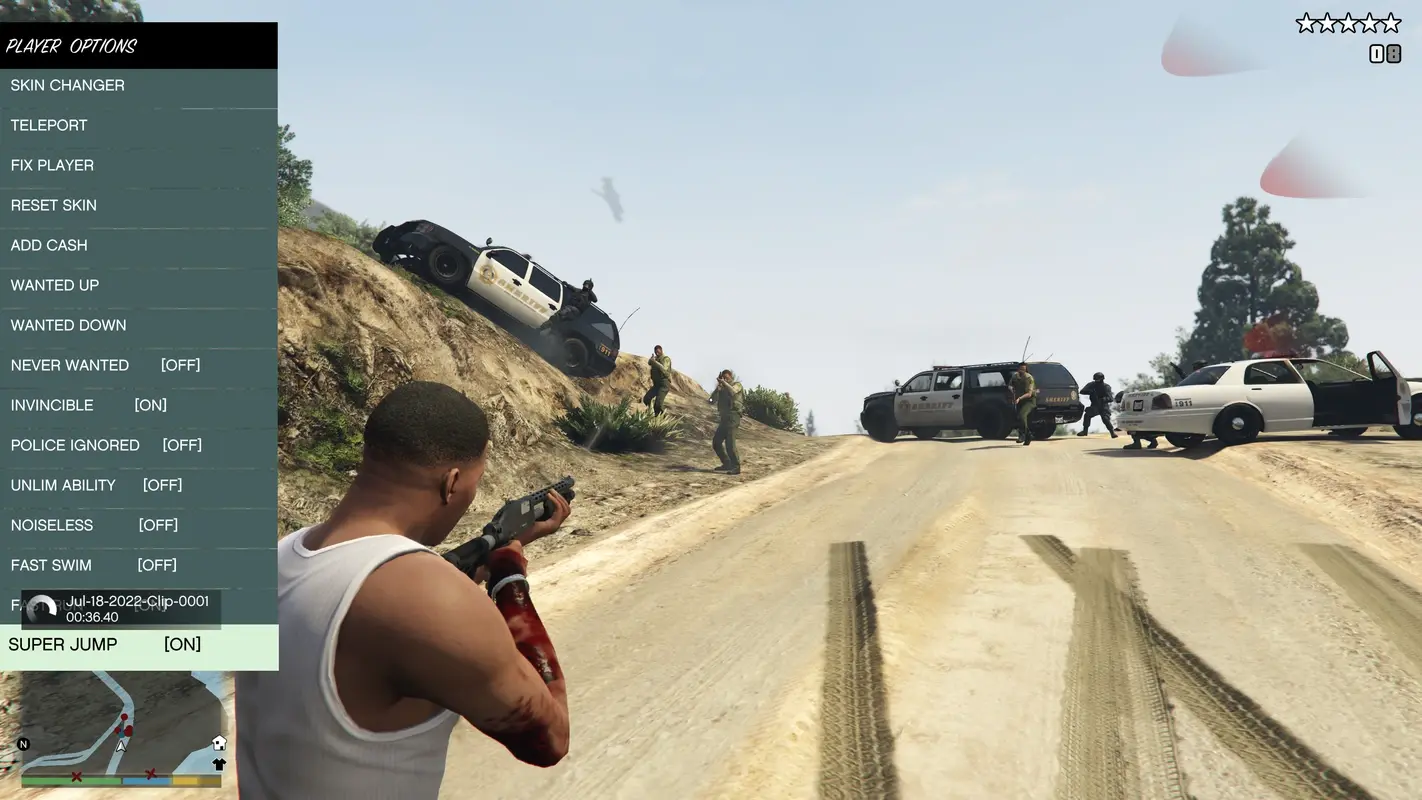Viewport: 1422px width, 800px height.
Task: Click a red X enemy marker on the minimap
Action: [77, 776]
